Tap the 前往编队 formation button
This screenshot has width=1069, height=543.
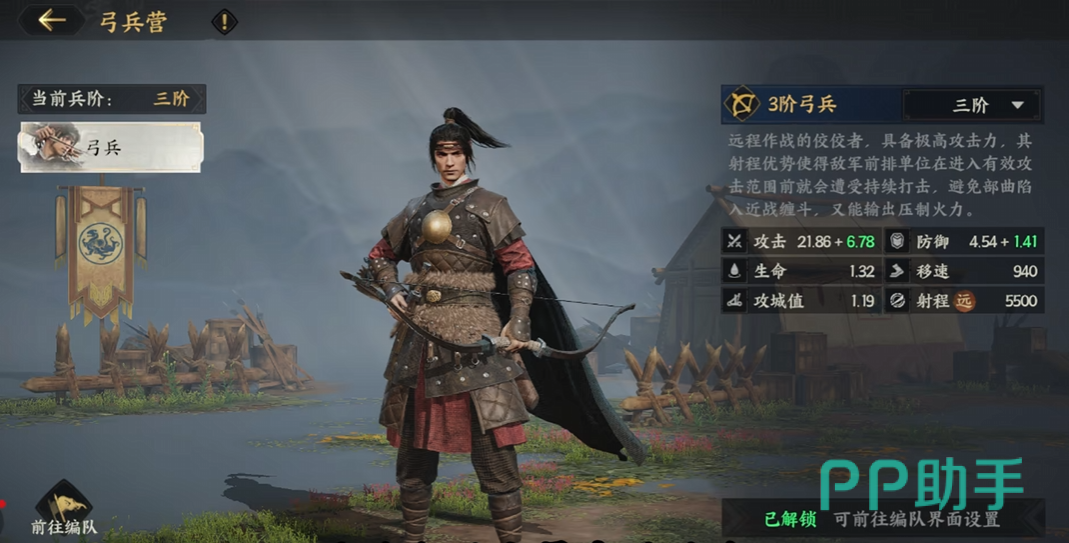pyautogui.click(x=64, y=510)
